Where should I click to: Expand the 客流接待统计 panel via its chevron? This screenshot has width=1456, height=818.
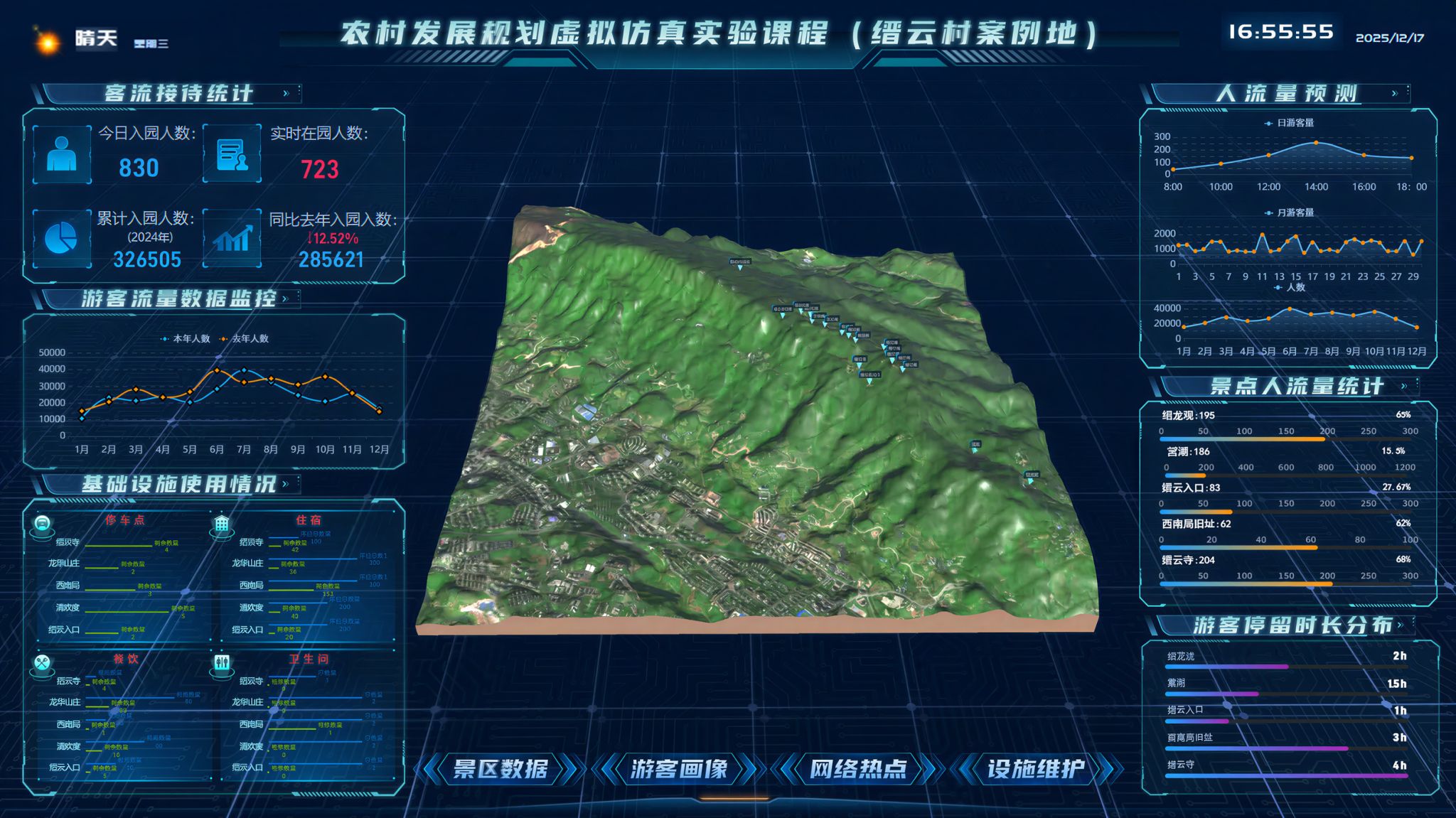(x=287, y=92)
